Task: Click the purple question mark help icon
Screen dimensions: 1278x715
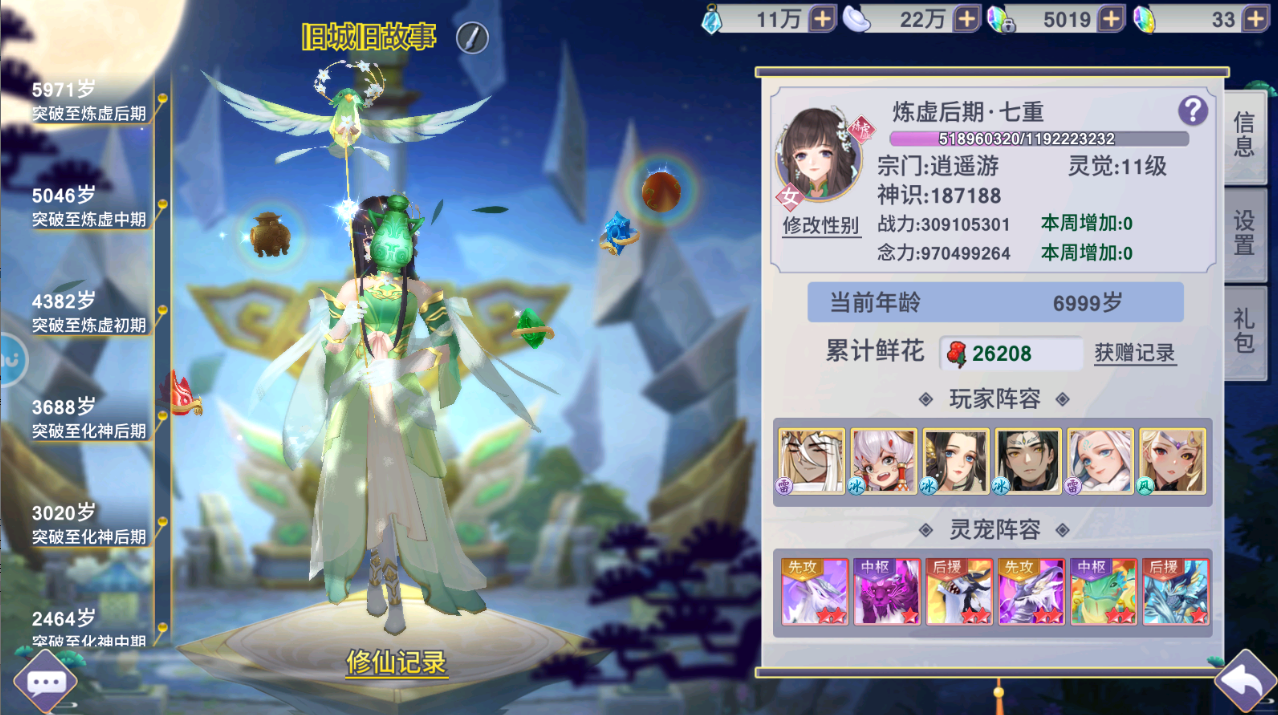Action: (1192, 110)
